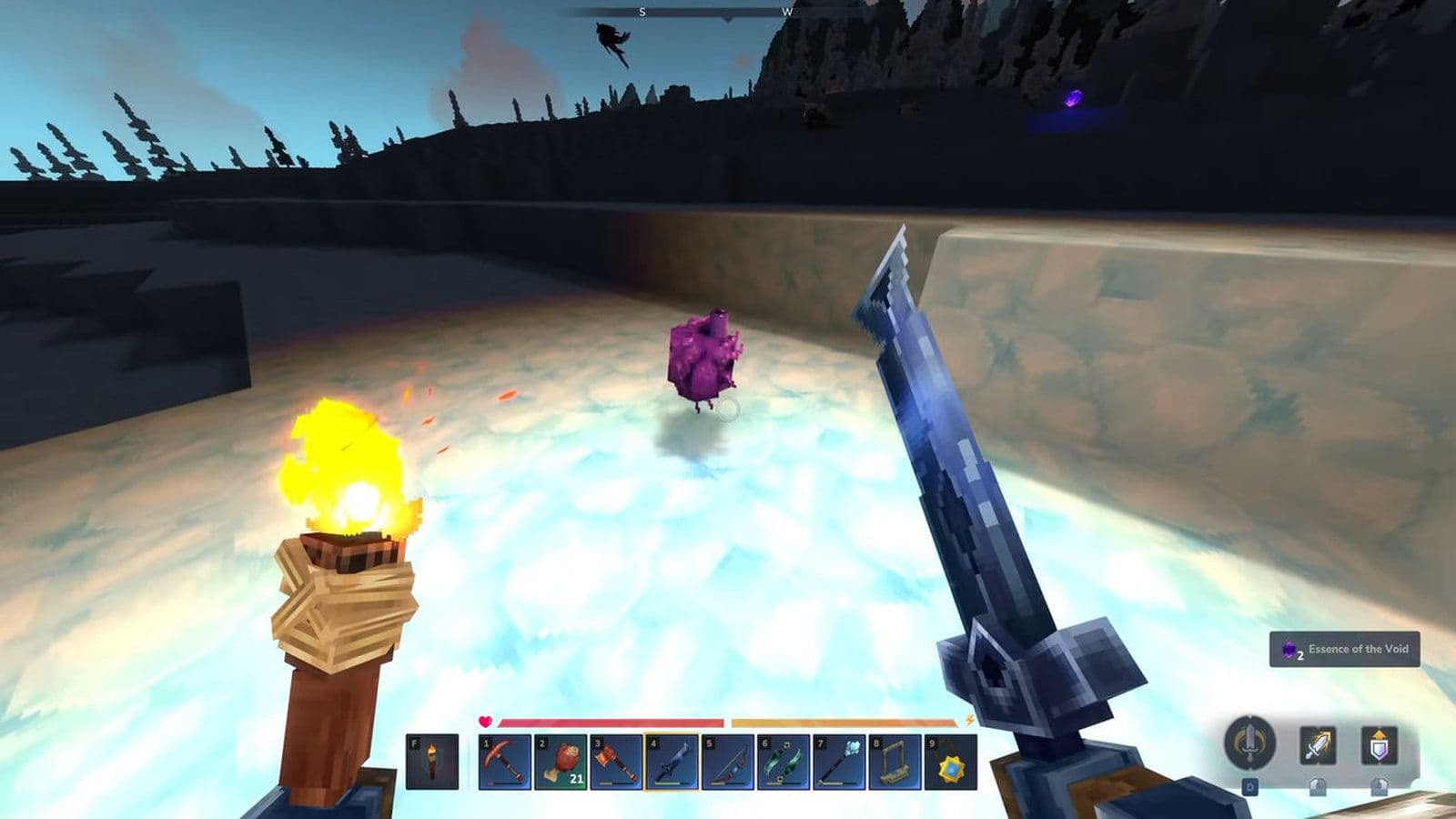Screen dimensions: 1456x819
Task: Click the S marker on the compass
Action: [x=642, y=13]
